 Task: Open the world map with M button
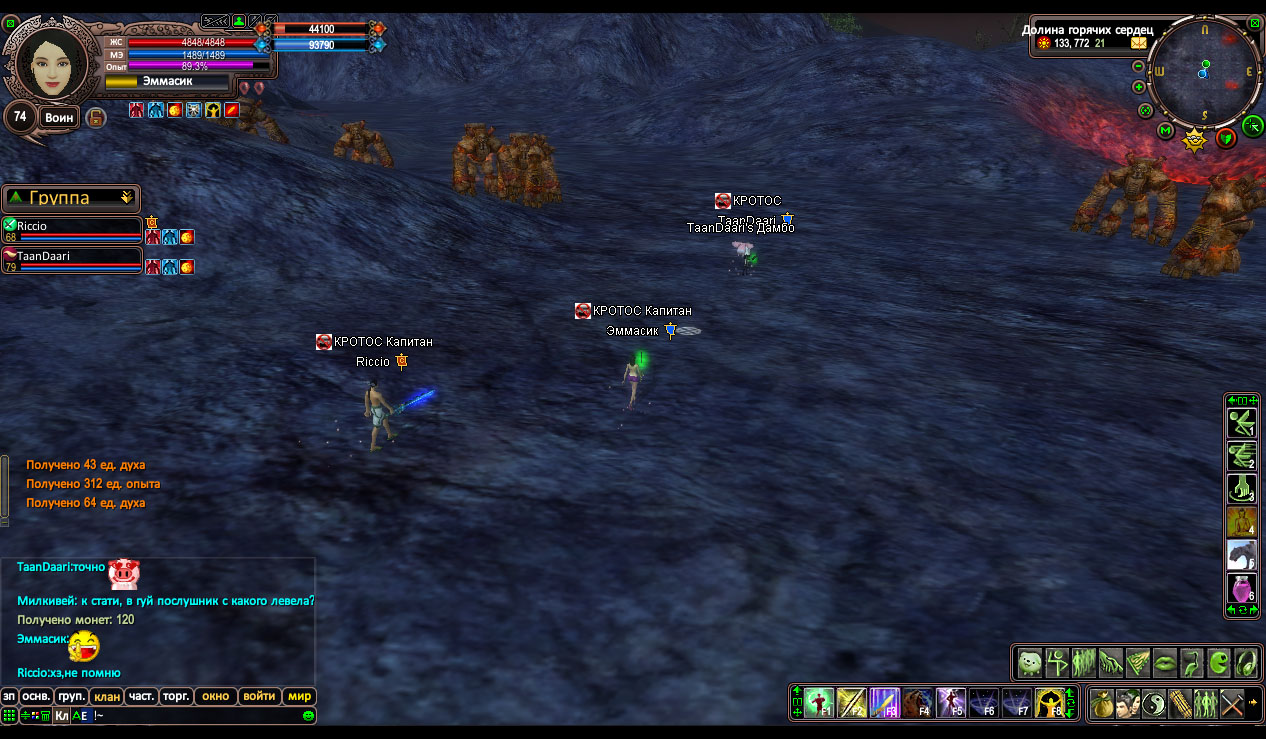(1166, 130)
